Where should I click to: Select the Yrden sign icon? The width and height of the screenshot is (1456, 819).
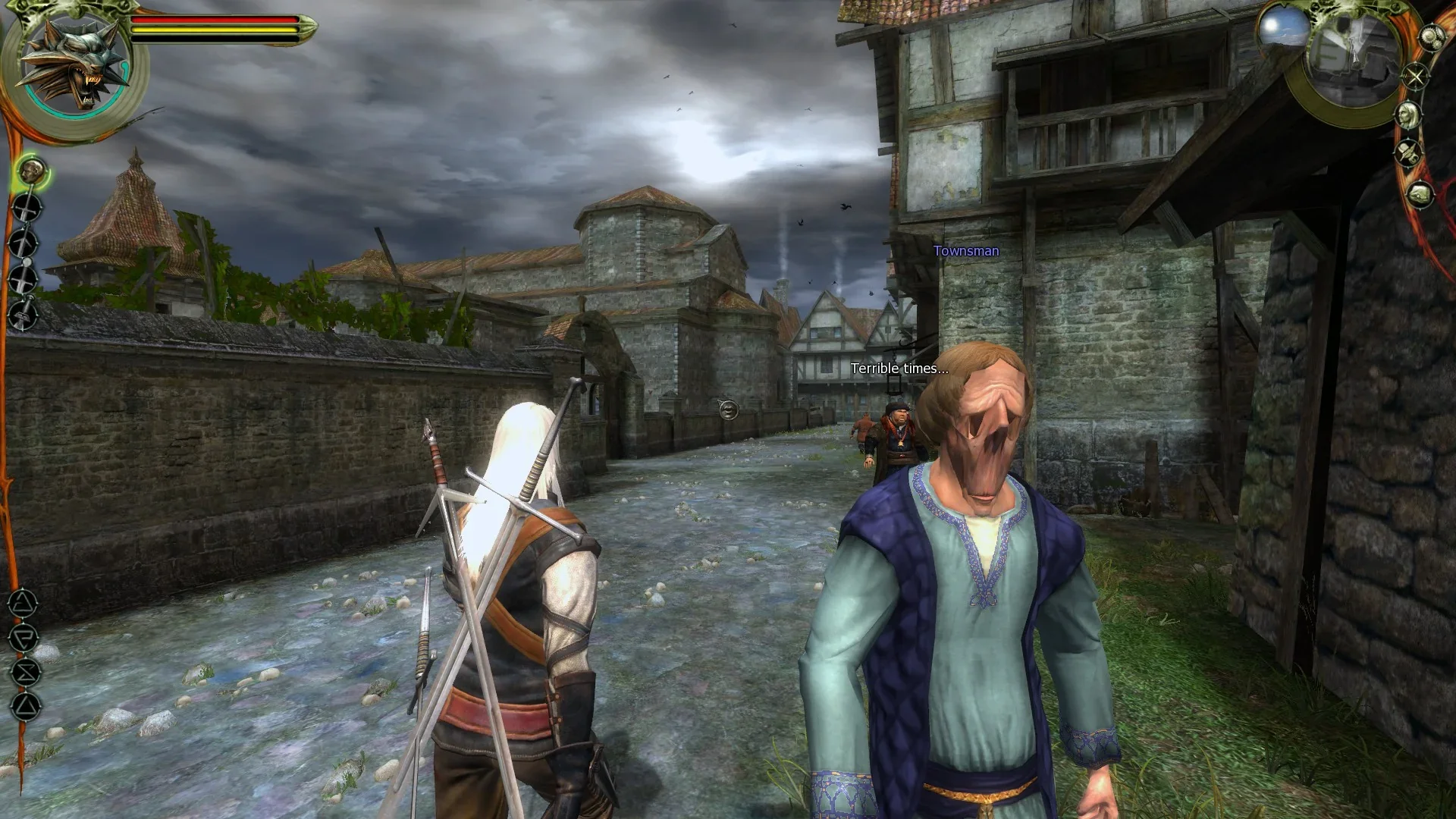click(26, 672)
